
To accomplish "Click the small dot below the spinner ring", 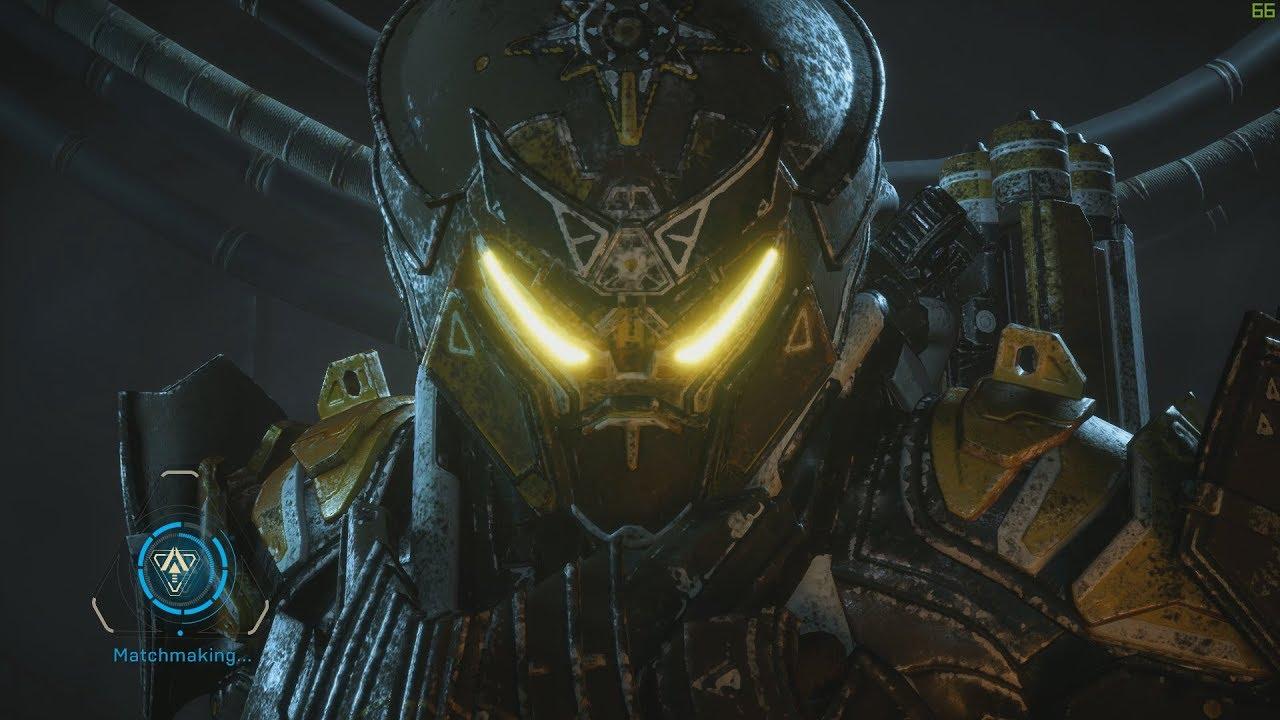I will click(x=180, y=632).
